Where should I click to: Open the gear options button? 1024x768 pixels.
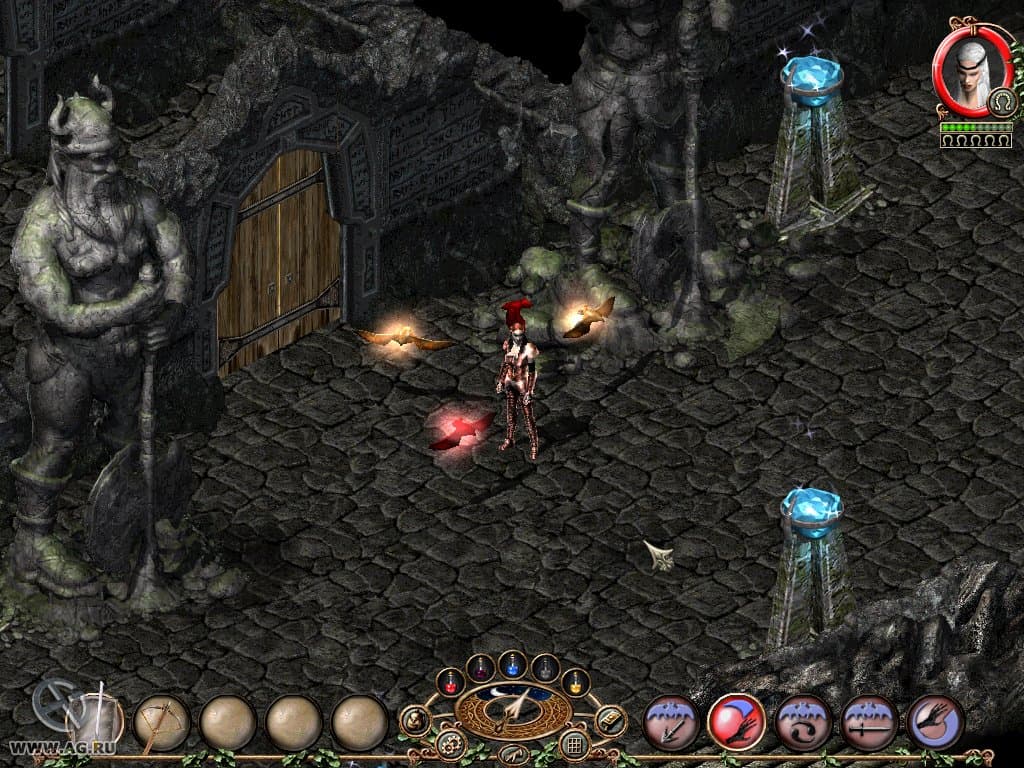(x=450, y=745)
